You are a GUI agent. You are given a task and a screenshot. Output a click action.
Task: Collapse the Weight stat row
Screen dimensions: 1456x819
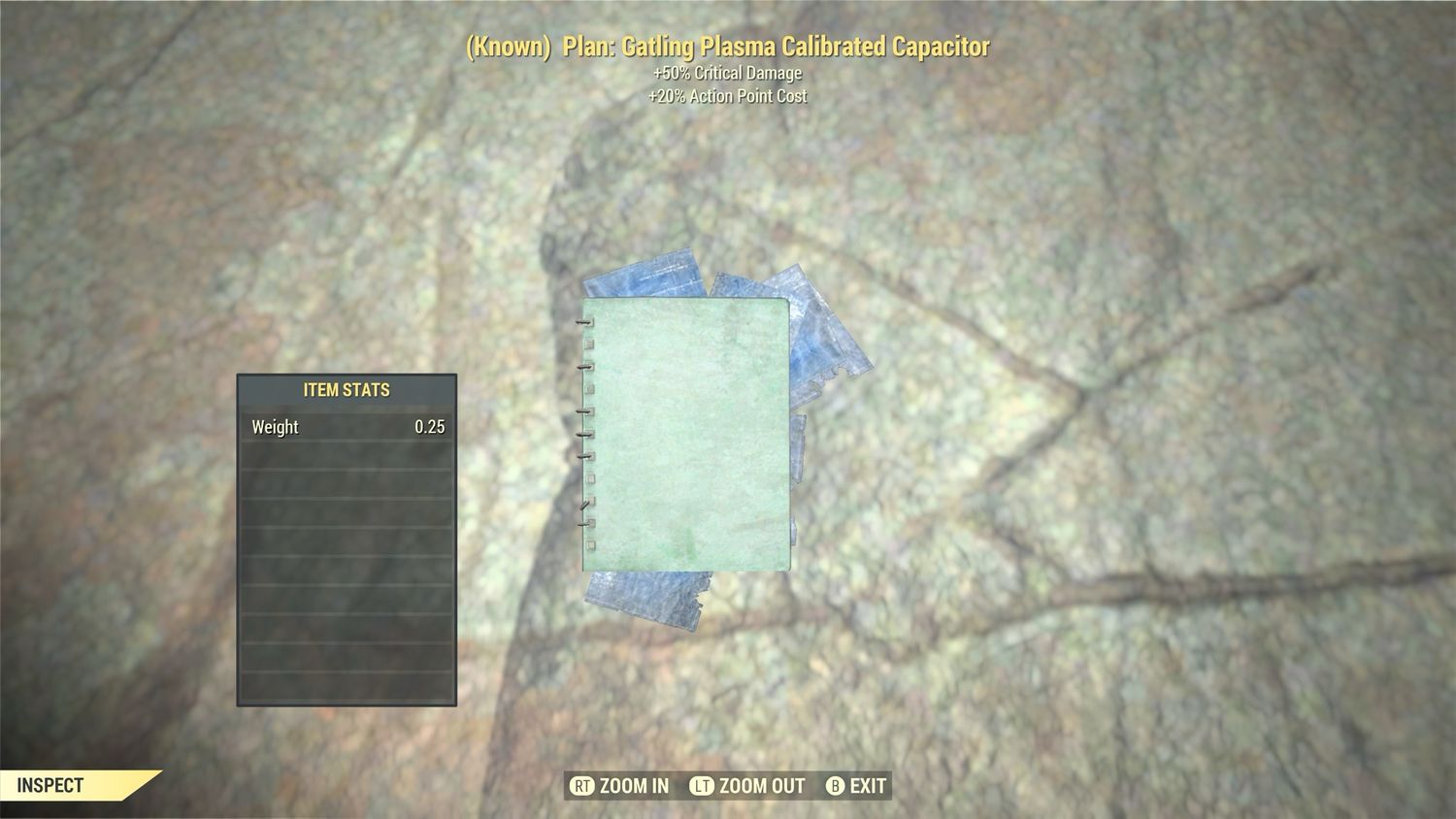coord(346,426)
